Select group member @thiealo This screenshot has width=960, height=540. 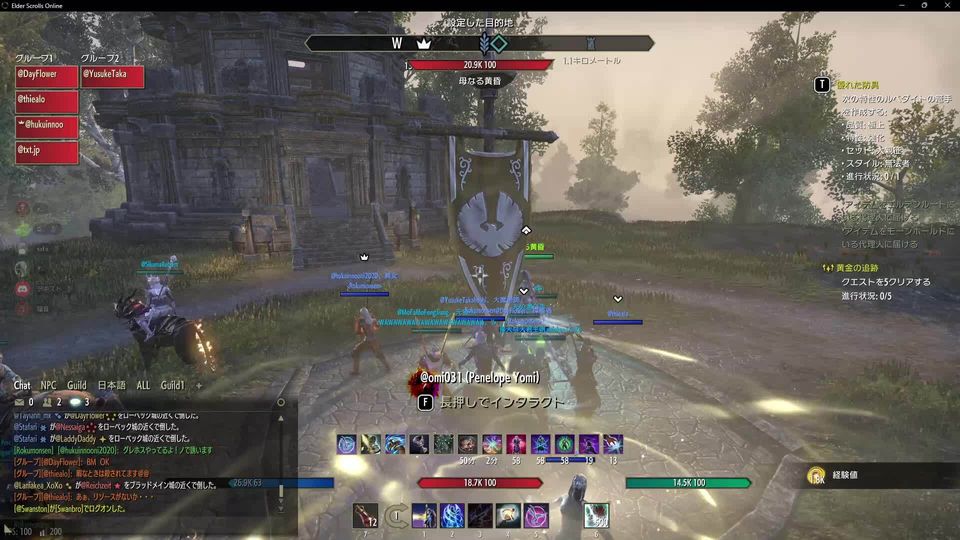(45, 101)
